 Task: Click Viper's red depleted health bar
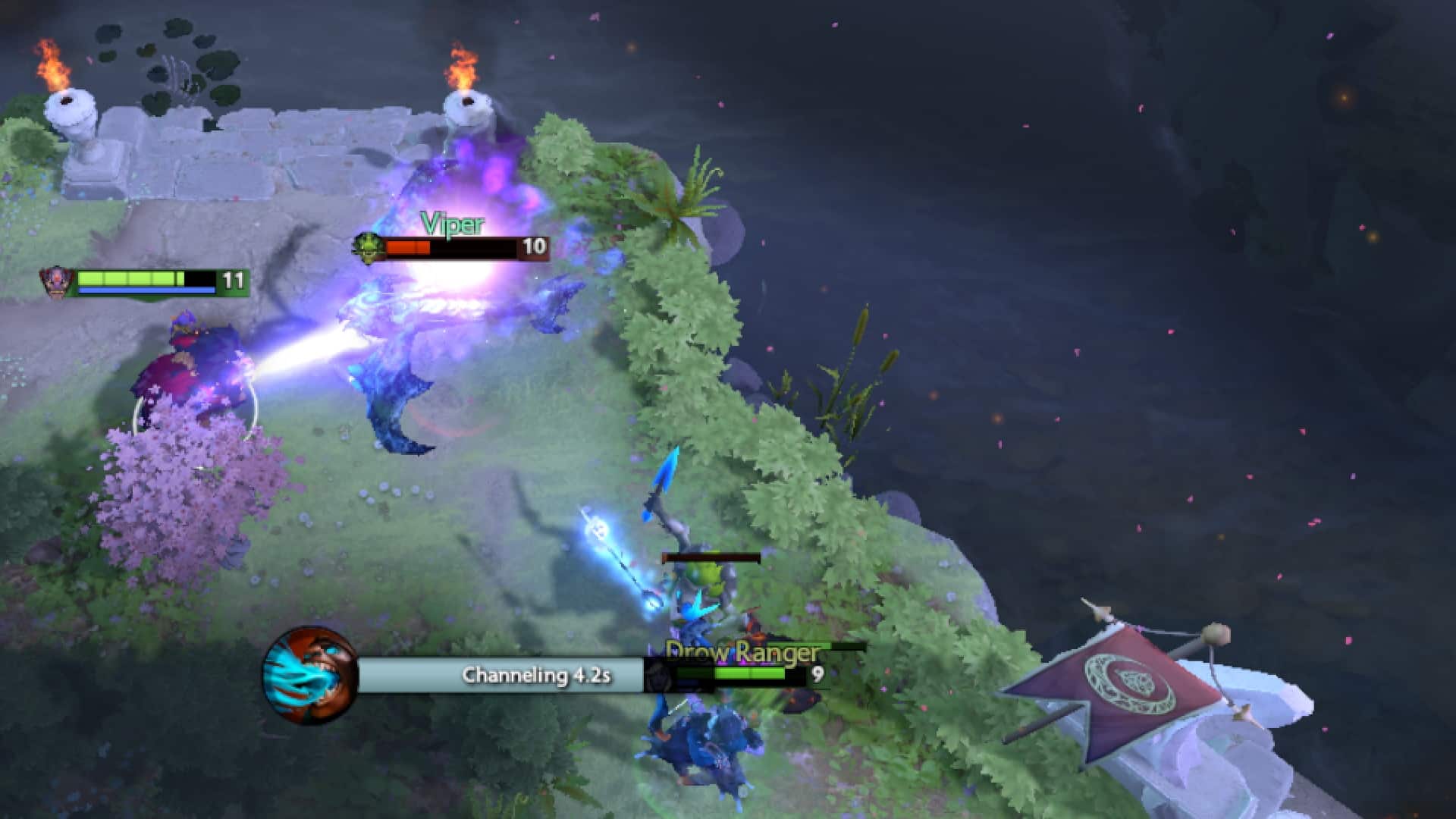pyautogui.click(x=409, y=246)
